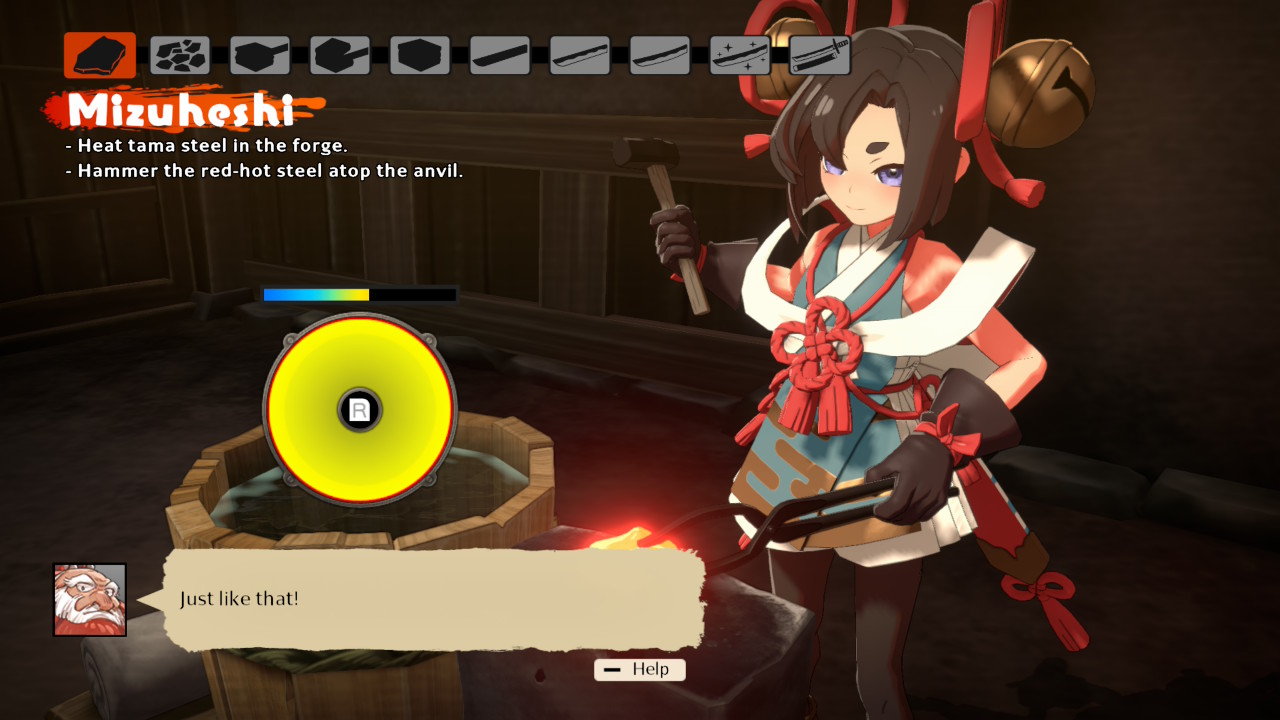
Task: Click the yellow circular hammer timing gauge
Action: coord(360,409)
